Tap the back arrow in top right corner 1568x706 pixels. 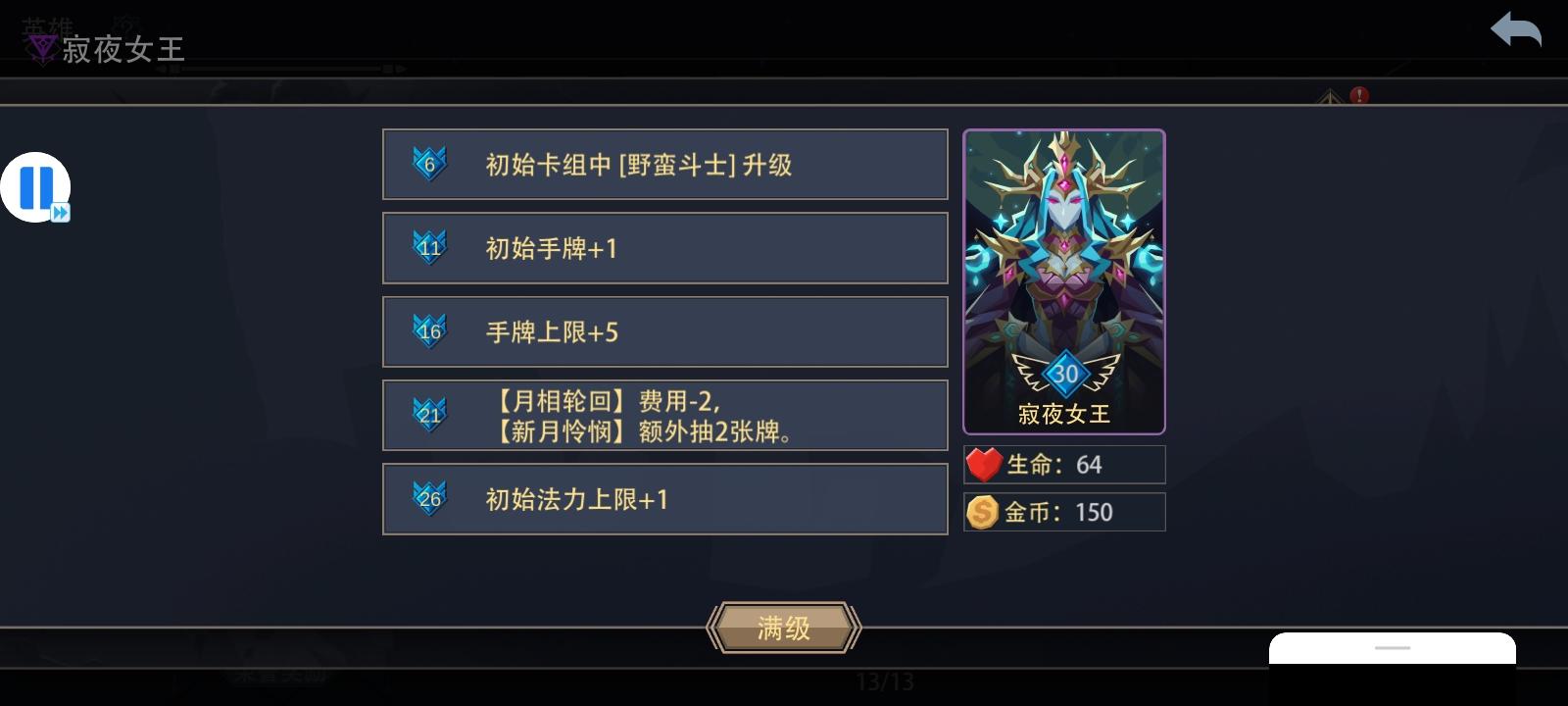1515,30
